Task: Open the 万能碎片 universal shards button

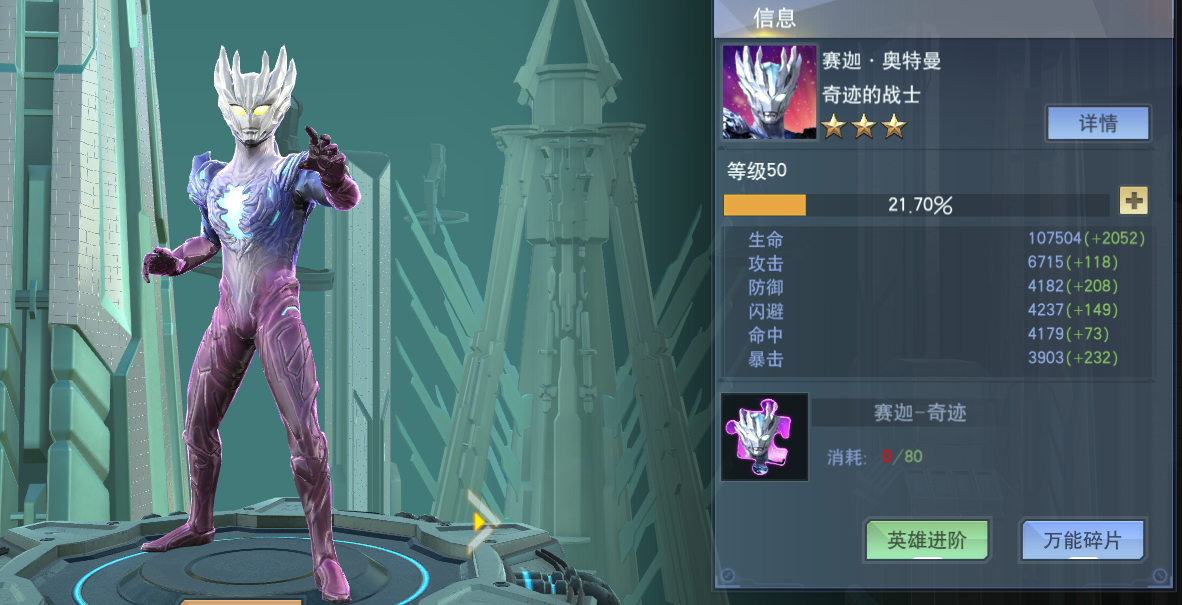Action: (1082, 540)
